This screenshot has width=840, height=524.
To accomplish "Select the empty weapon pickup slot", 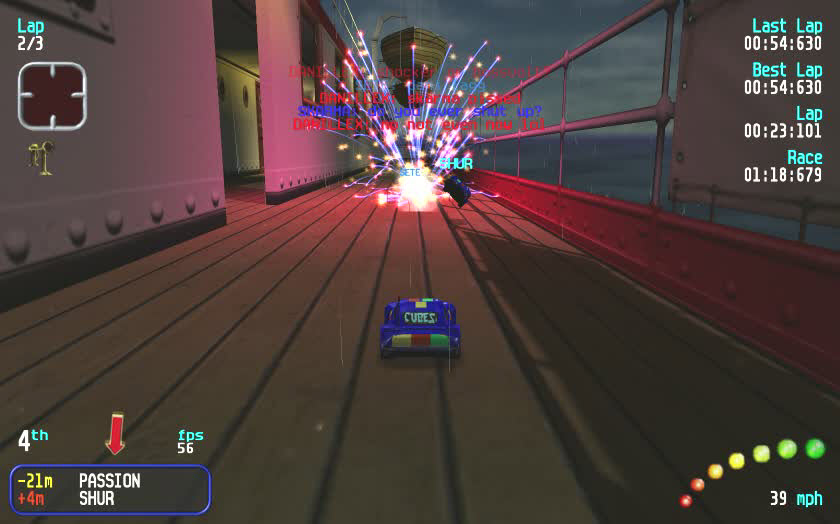I will [52, 96].
